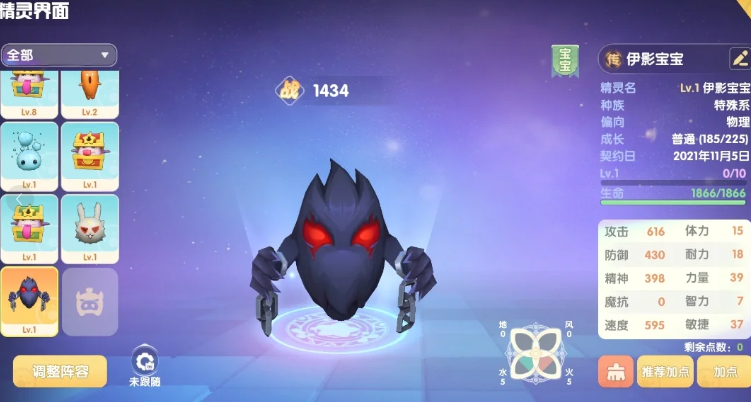Select the Lv.8 treasure chest spirit
This screenshot has height=402, width=751.
[x=31, y=90]
